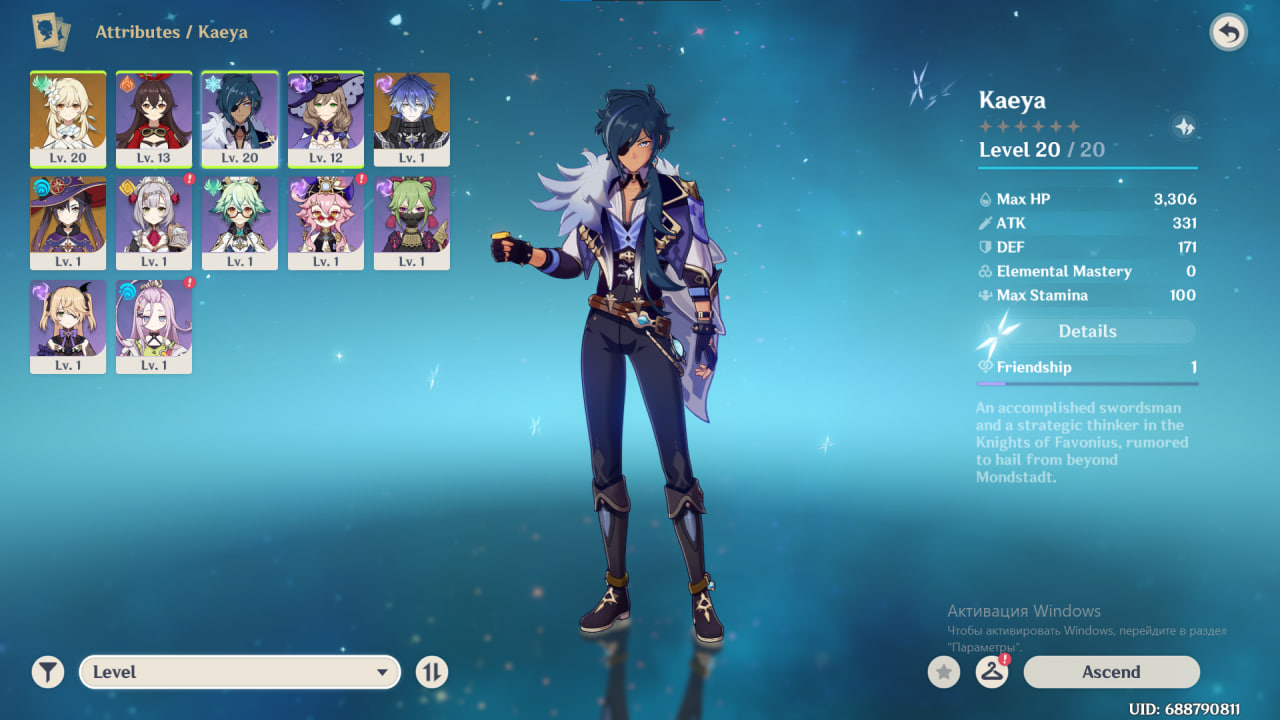Open the Details stats panel
This screenshot has width=1280, height=720.
click(x=1087, y=331)
